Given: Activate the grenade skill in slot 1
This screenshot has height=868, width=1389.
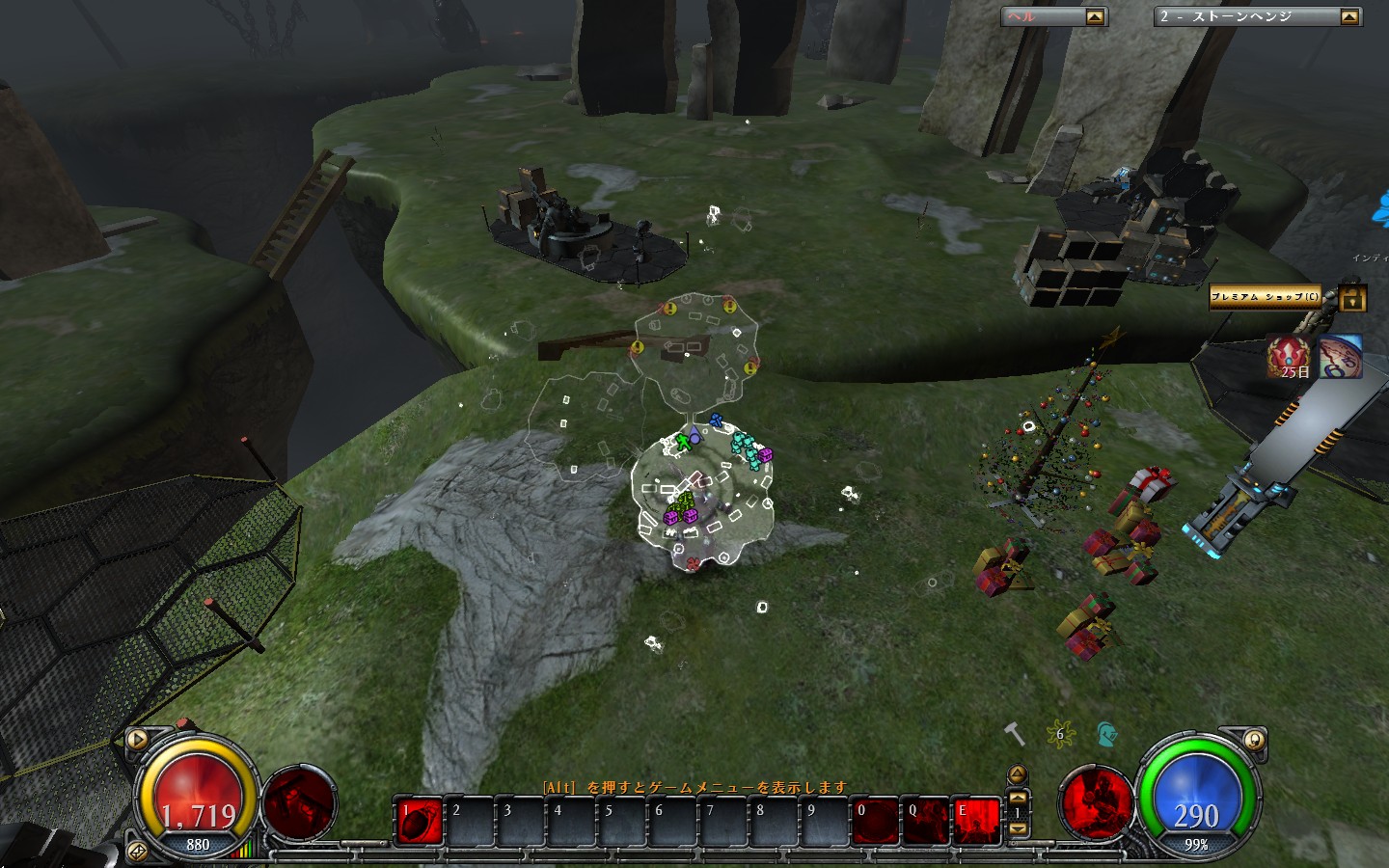Looking at the screenshot, I should [x=420, y=821].
